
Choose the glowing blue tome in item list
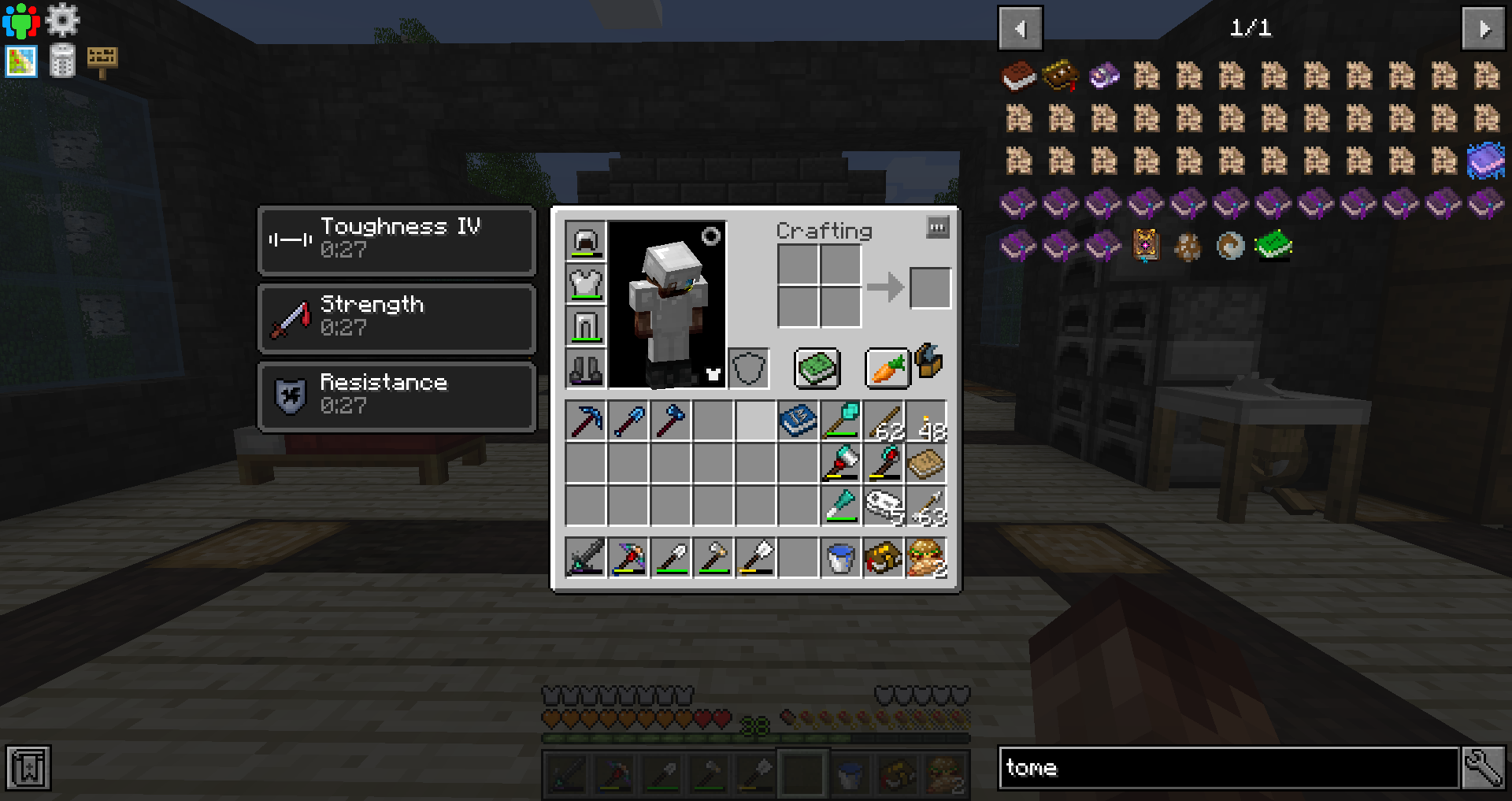pyautogui.click(x=1486, y=161)
